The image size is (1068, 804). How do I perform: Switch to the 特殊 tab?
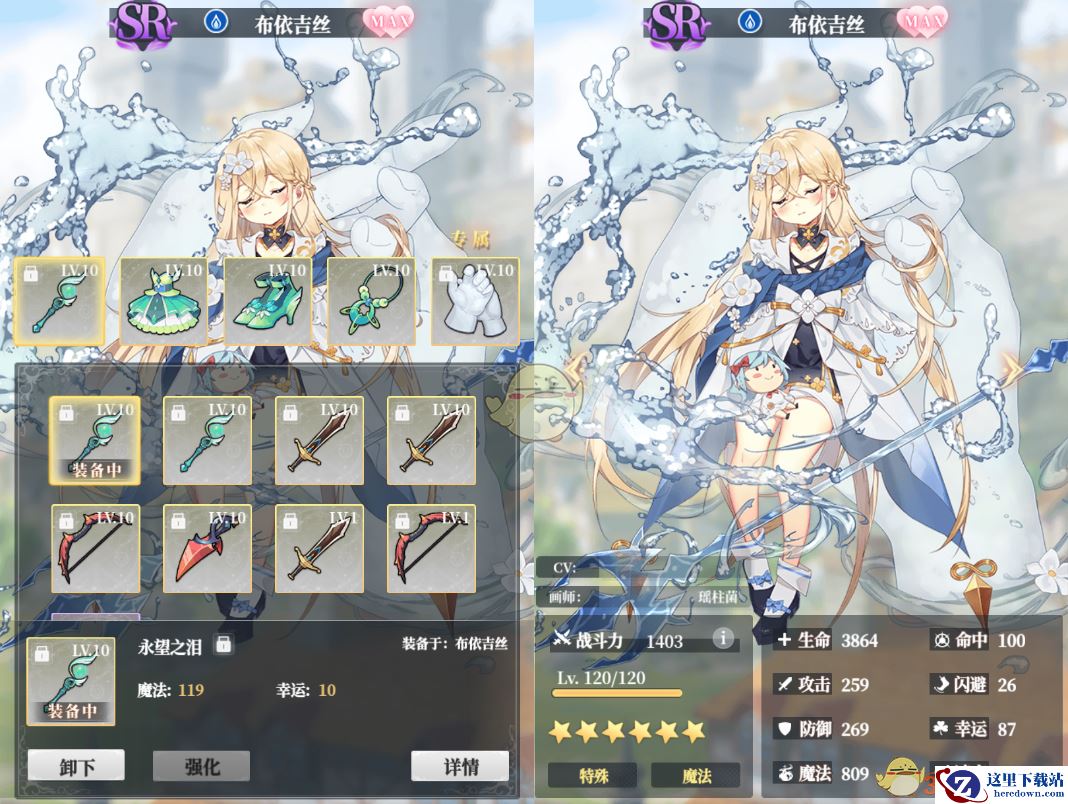pyautogui.click(x=593, y=775)
